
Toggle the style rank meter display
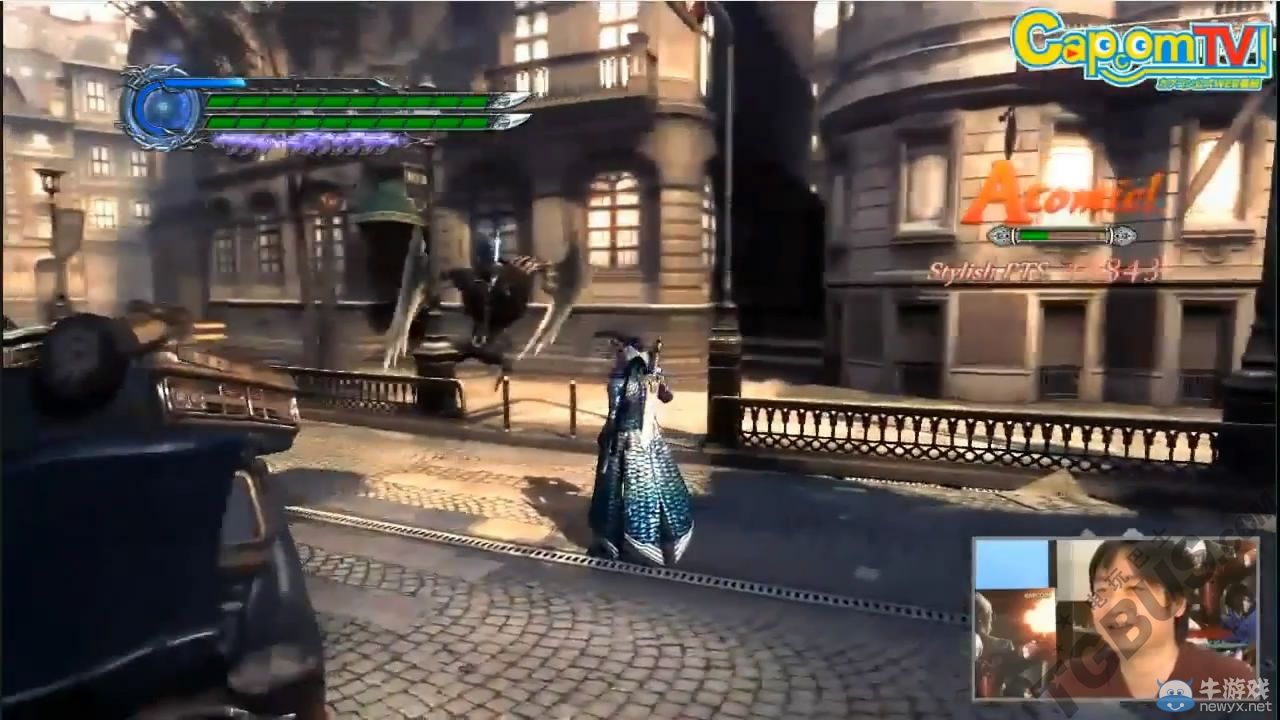click(1062, 237)
